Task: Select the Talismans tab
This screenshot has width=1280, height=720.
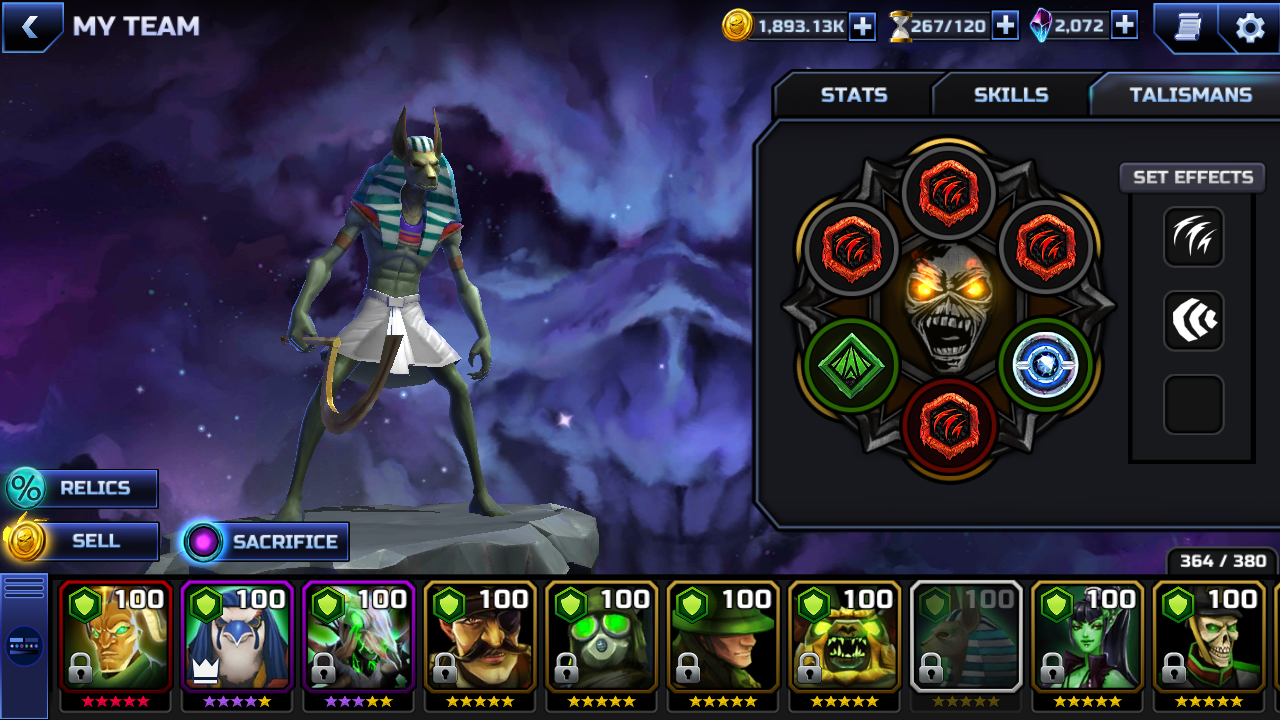Action: (1190, 95)
